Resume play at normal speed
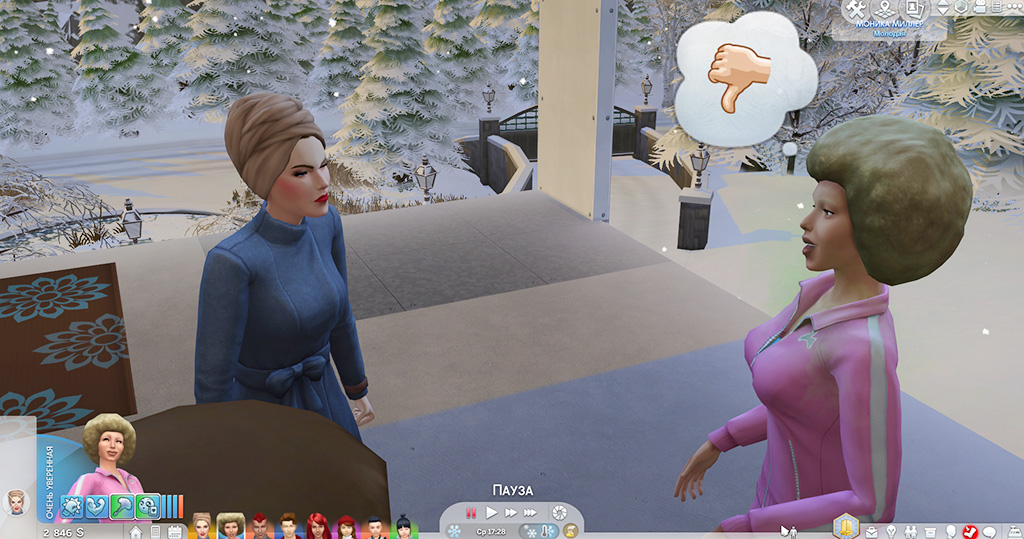The width and height of the screenshot is (1024, 539). pos(491,513)
